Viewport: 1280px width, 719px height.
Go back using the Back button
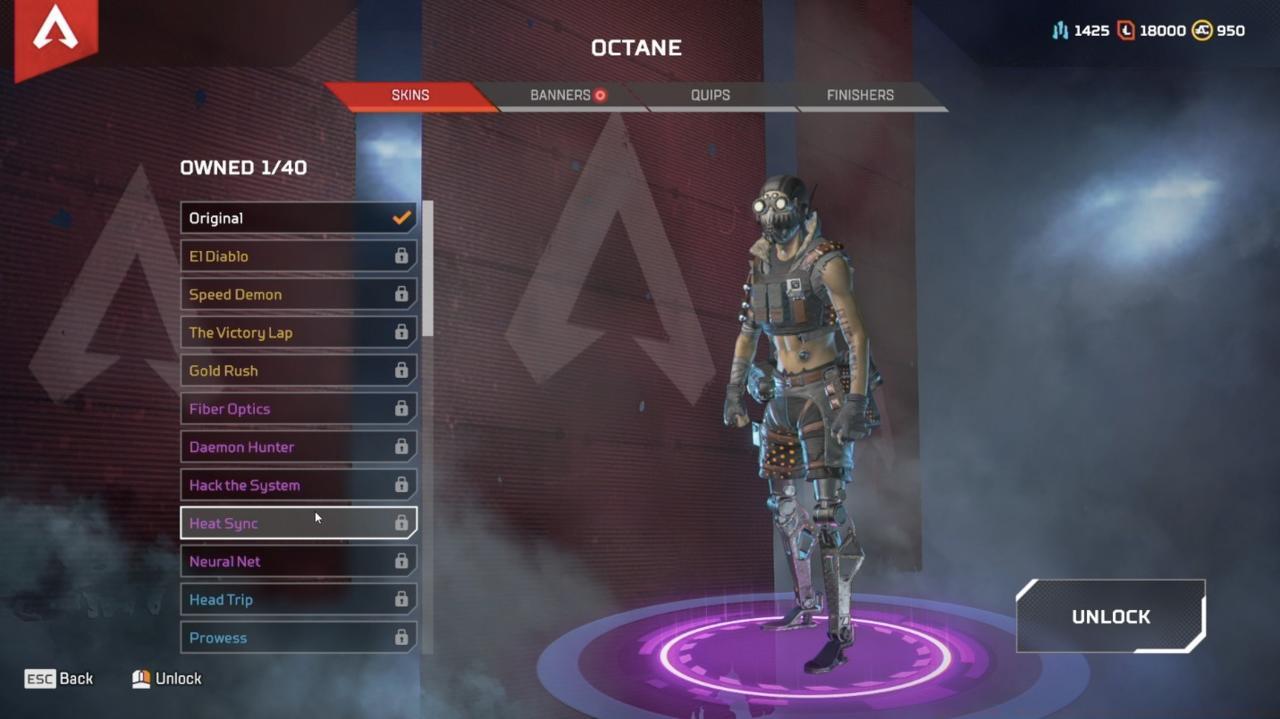pyautogui.click(x=60, y=678)
